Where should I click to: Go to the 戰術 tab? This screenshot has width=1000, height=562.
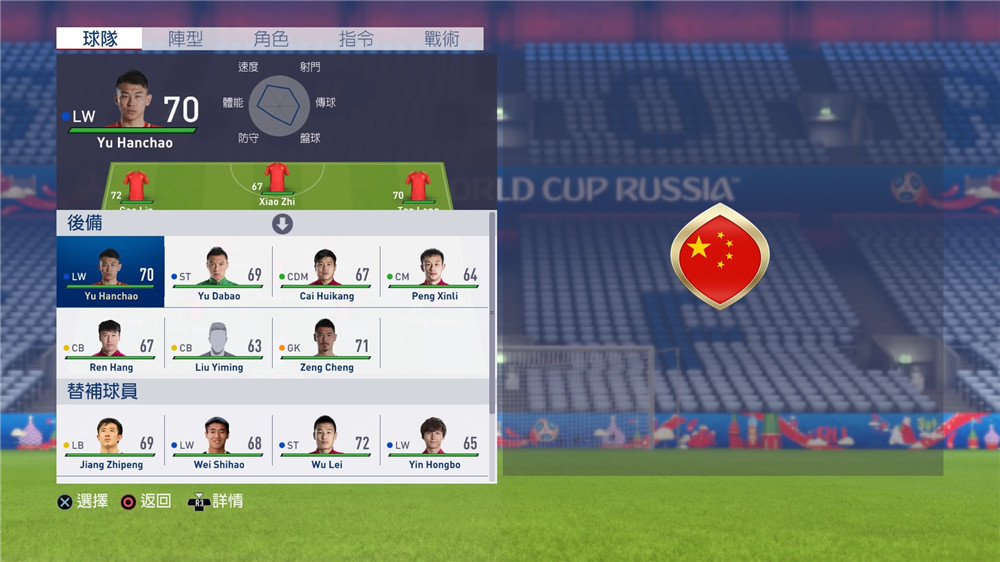(441, 39)
